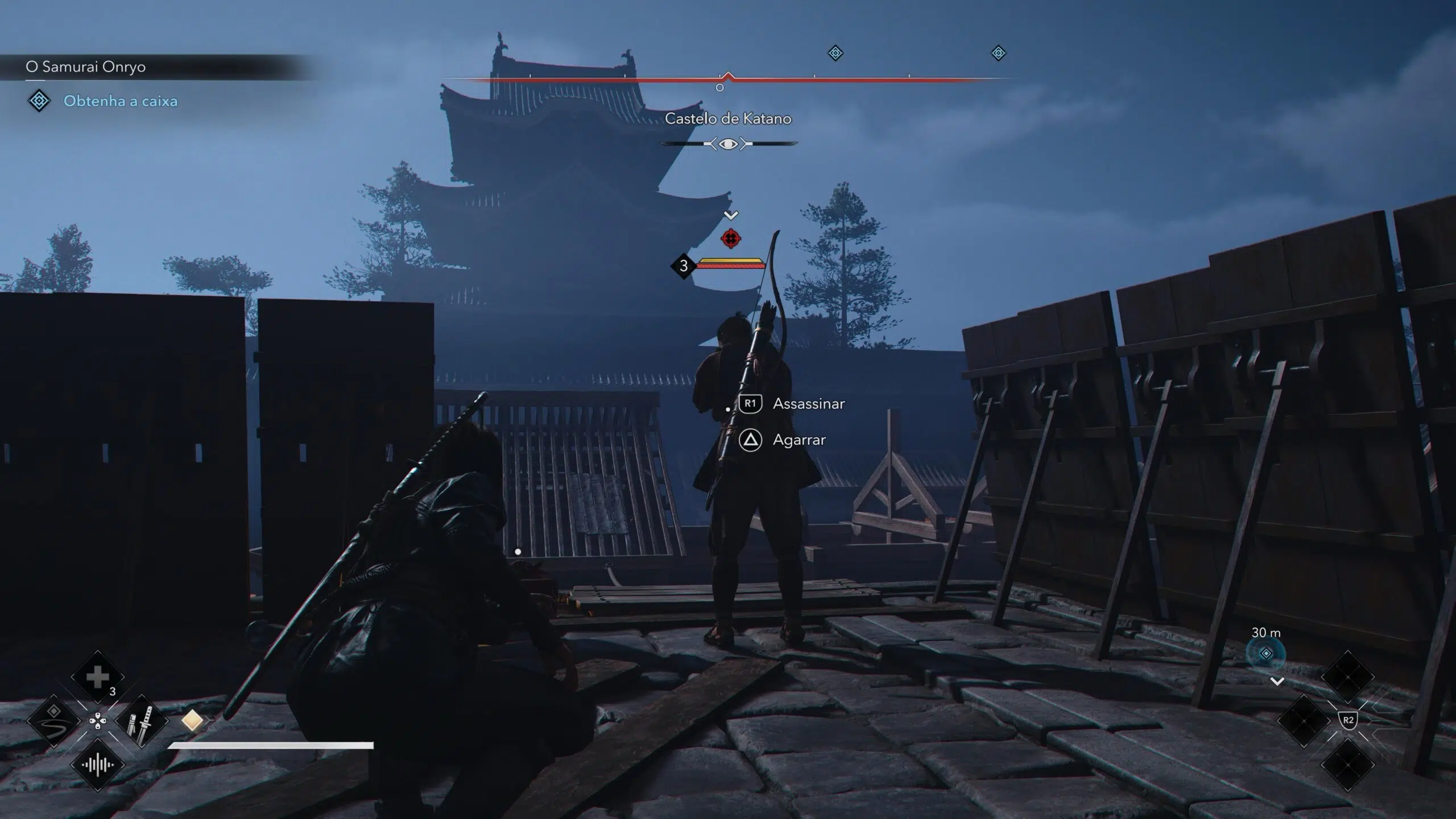
Task: Activate the sound waveform ability icon
Action: (x=97, y=765)
